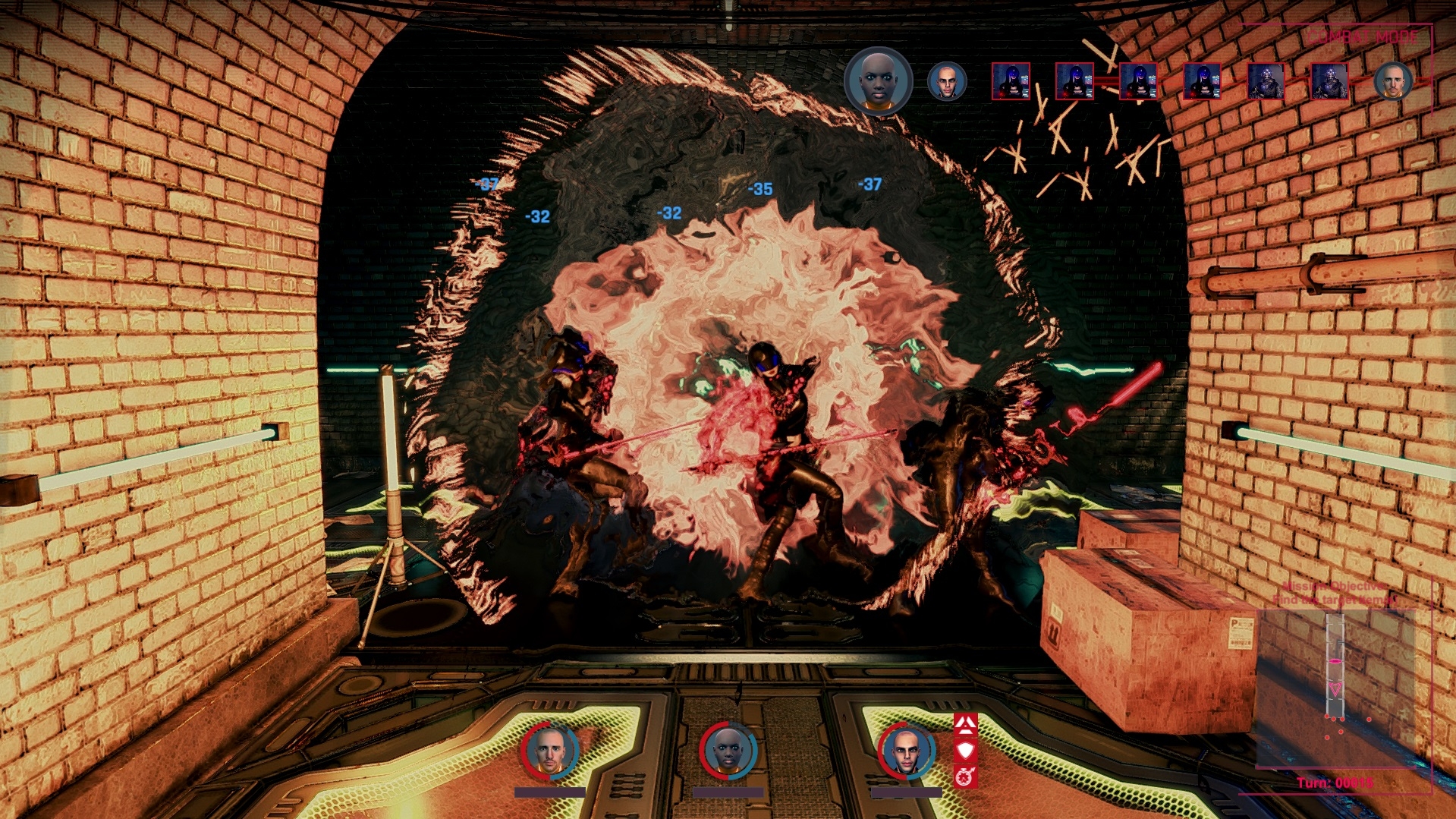Select the dark-skinned woman's party portrait
Viewport: 1456px width, 819px height.
728,751
